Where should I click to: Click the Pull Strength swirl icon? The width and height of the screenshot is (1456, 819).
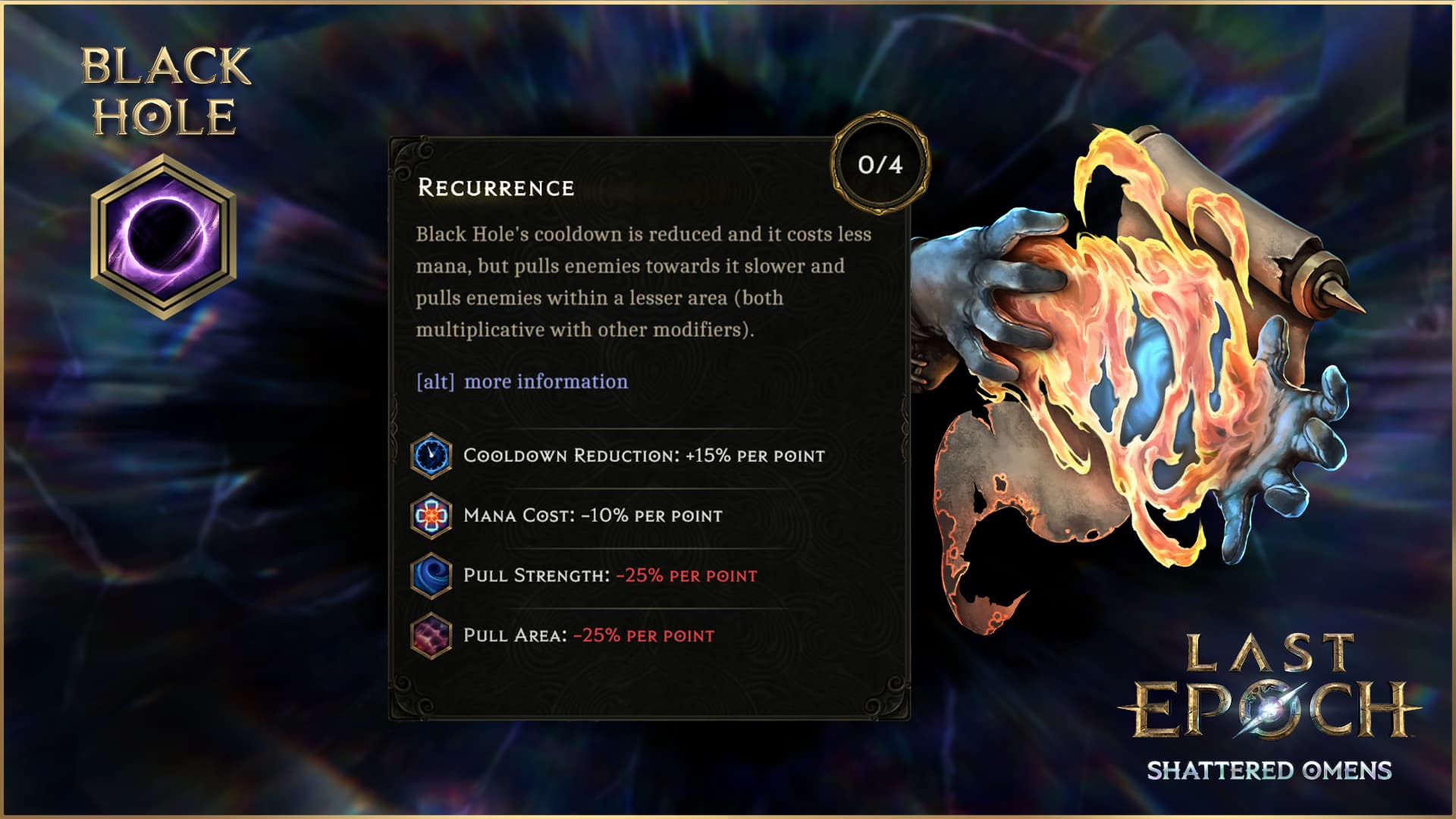[x=431, y=575]
